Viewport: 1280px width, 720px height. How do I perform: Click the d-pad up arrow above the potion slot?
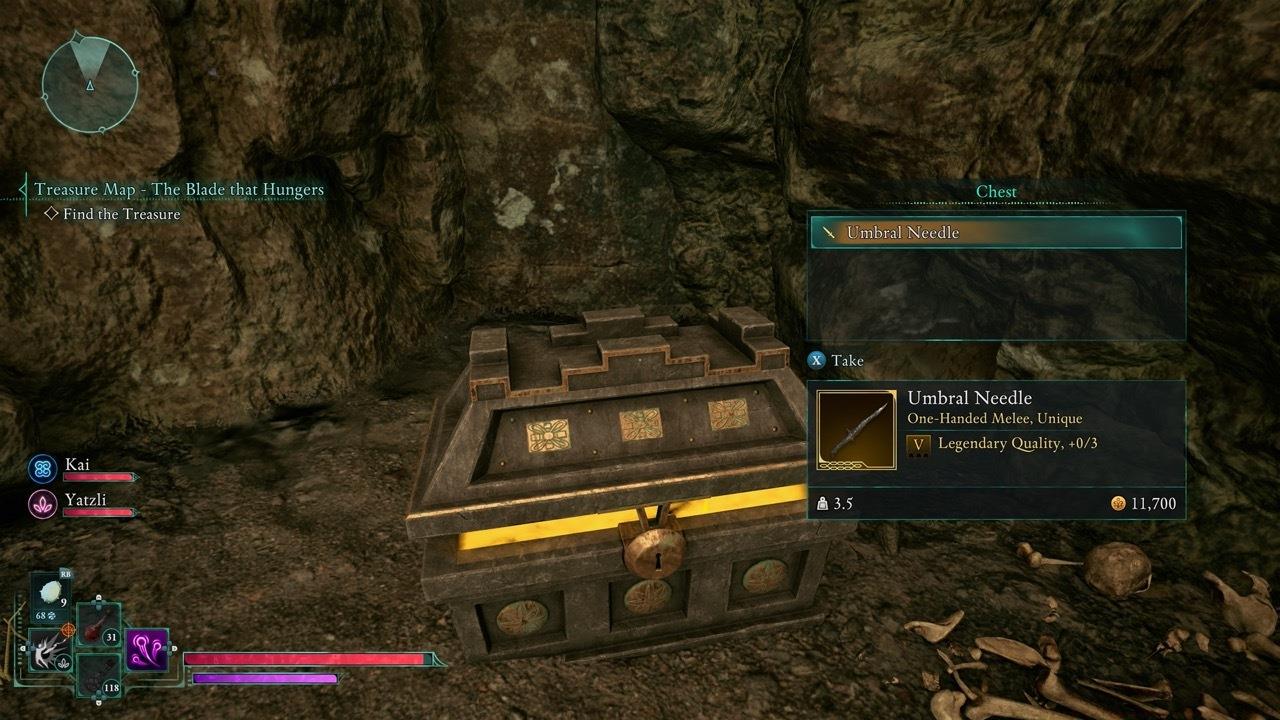99,599
